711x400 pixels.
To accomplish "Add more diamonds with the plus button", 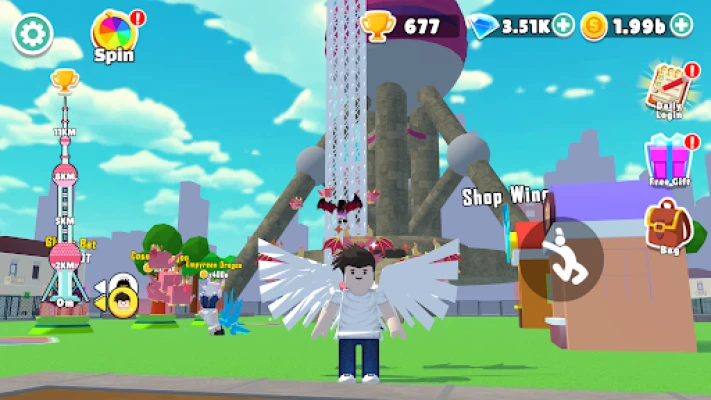I will coord(564,25).
